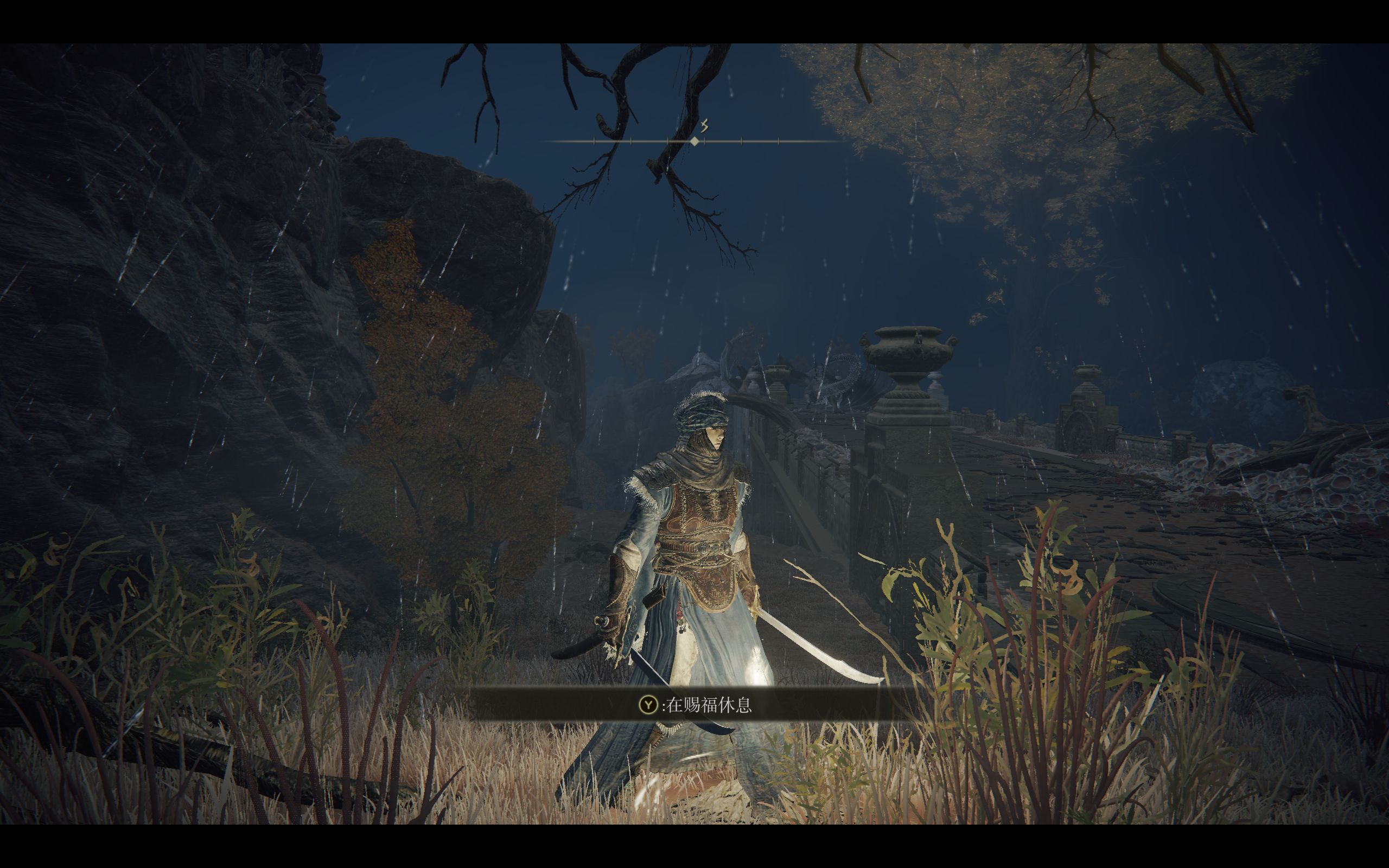Select the glowing marker icon above the compass

tap(705, 126)
